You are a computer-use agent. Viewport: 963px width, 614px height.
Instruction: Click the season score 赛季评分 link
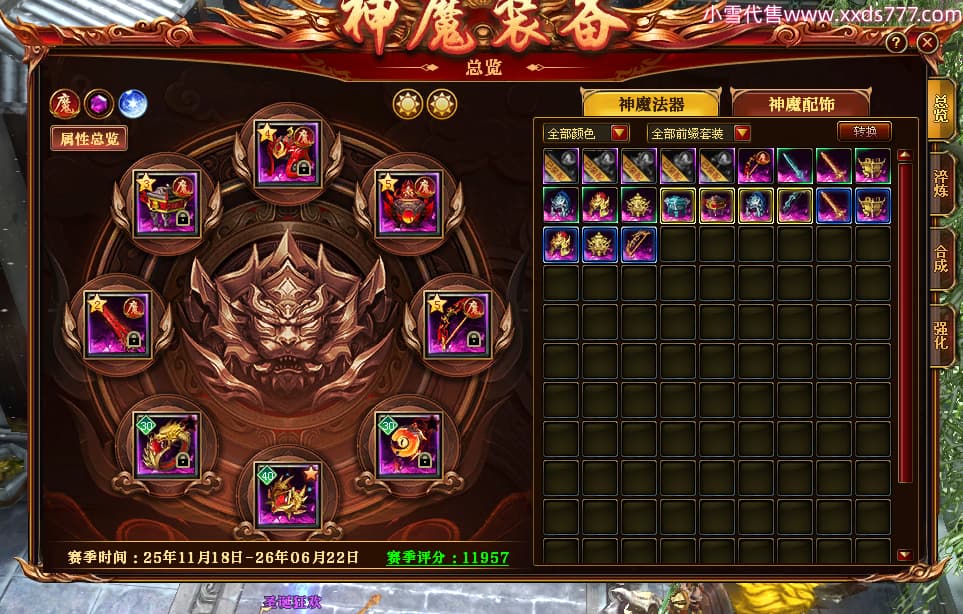pos(448,557)
